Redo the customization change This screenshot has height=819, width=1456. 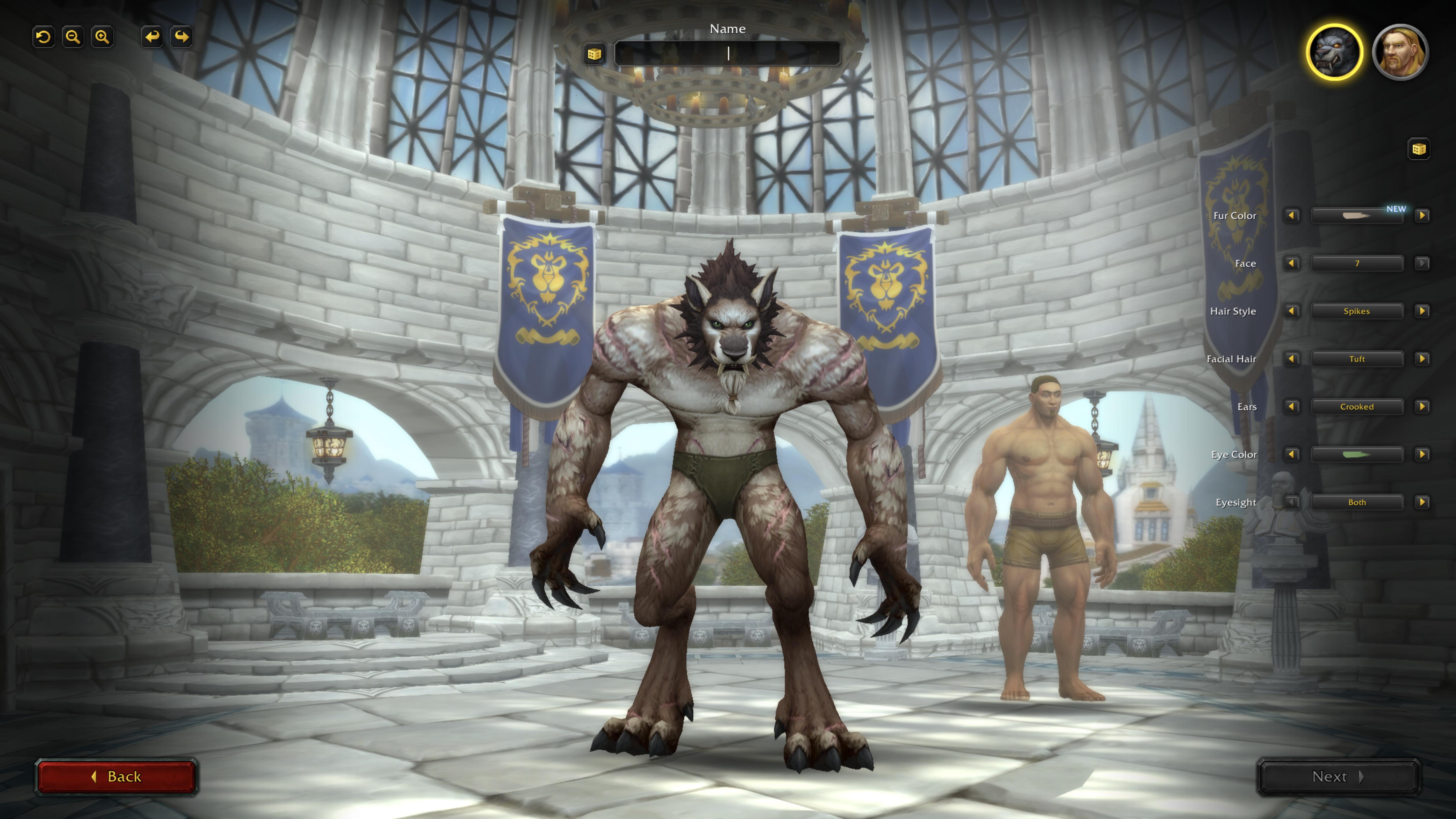point(181,37)
